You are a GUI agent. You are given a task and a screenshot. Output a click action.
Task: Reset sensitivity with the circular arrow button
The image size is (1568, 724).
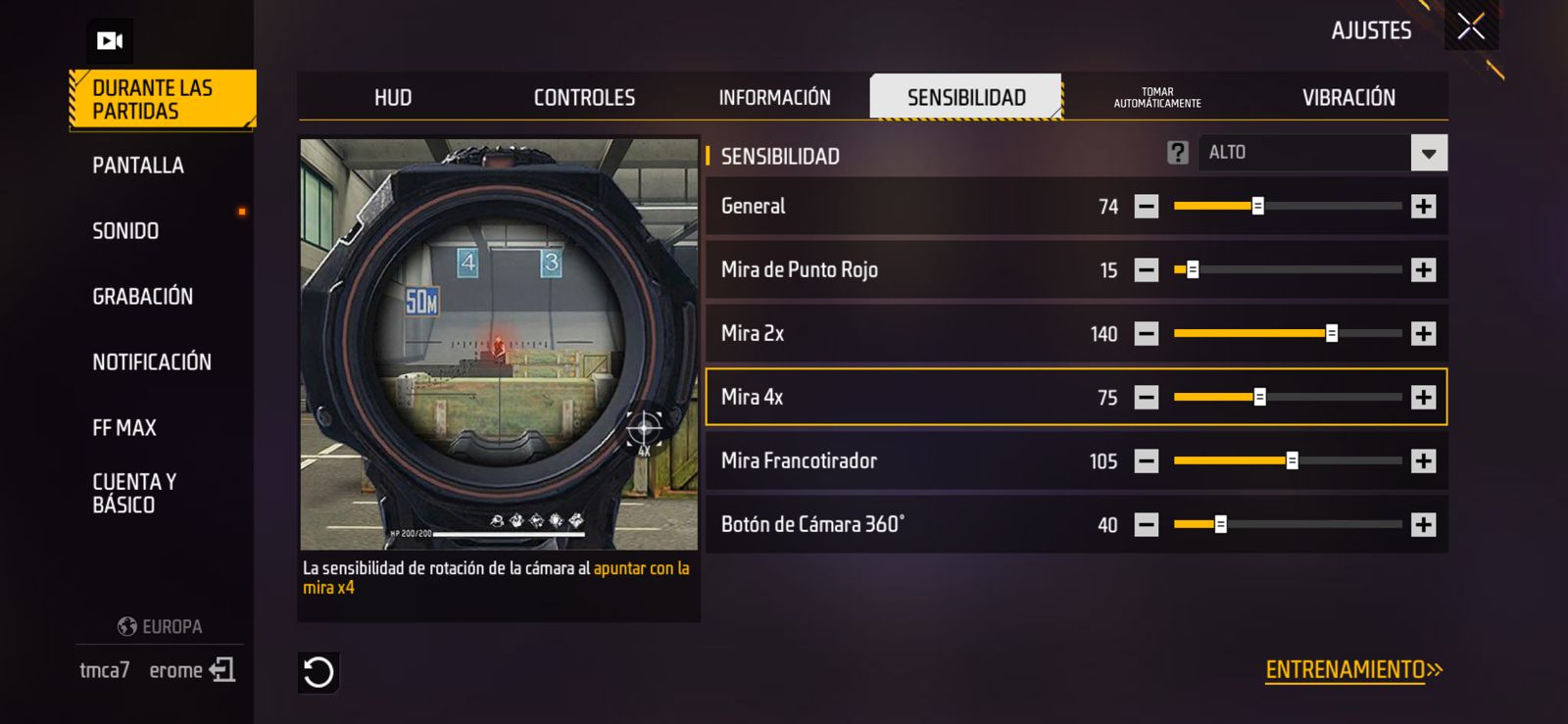click(x=318, y=672)
